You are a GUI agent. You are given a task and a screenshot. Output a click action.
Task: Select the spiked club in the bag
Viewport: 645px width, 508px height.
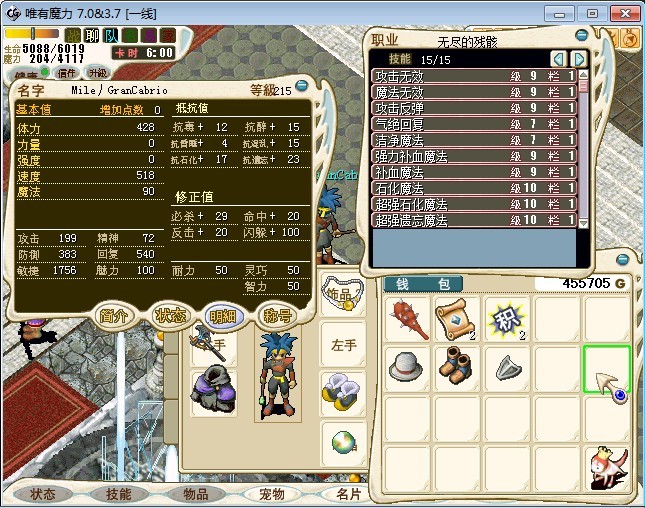click(x=408, y=319)
